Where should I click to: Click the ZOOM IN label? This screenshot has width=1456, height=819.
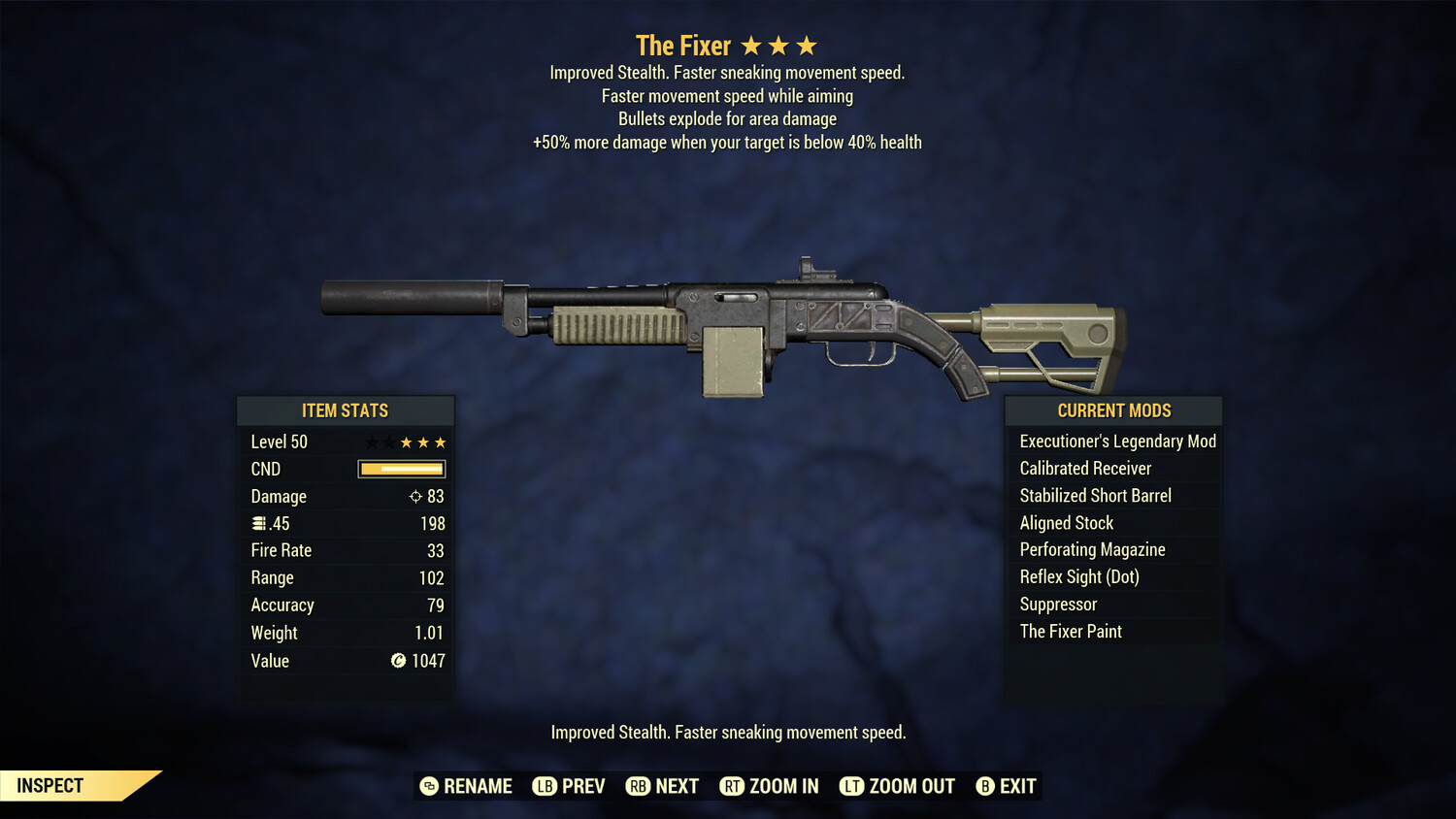point(784,786)
